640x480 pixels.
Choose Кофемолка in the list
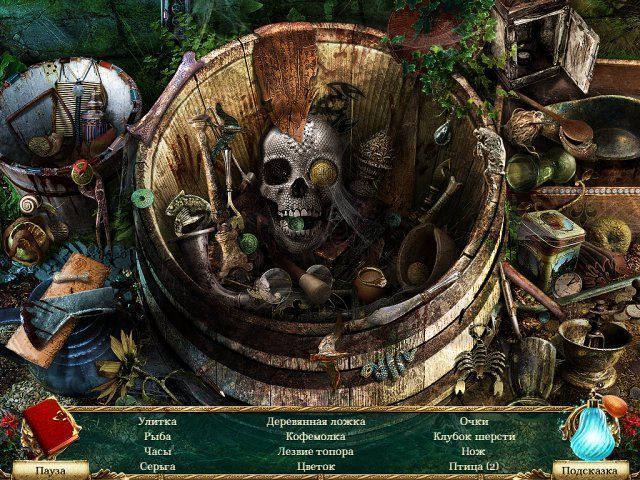315,437
